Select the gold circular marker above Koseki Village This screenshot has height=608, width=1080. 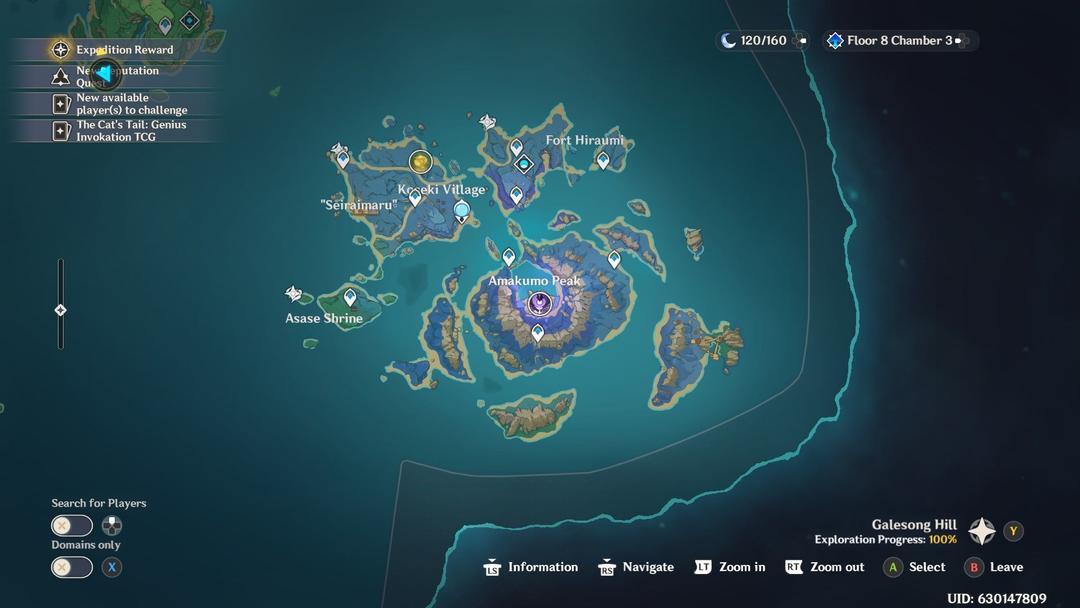pyautogui.click(x=420, y=161)
